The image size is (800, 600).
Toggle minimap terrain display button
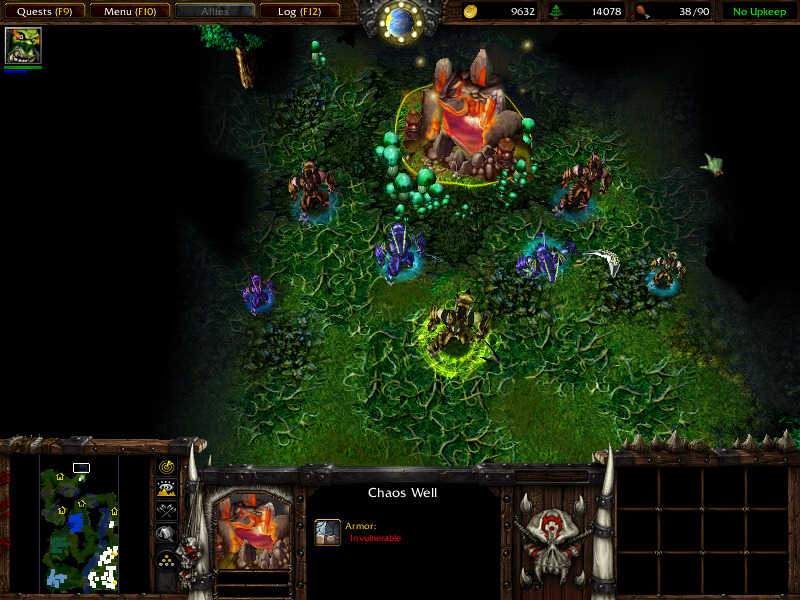click(167, 488)
